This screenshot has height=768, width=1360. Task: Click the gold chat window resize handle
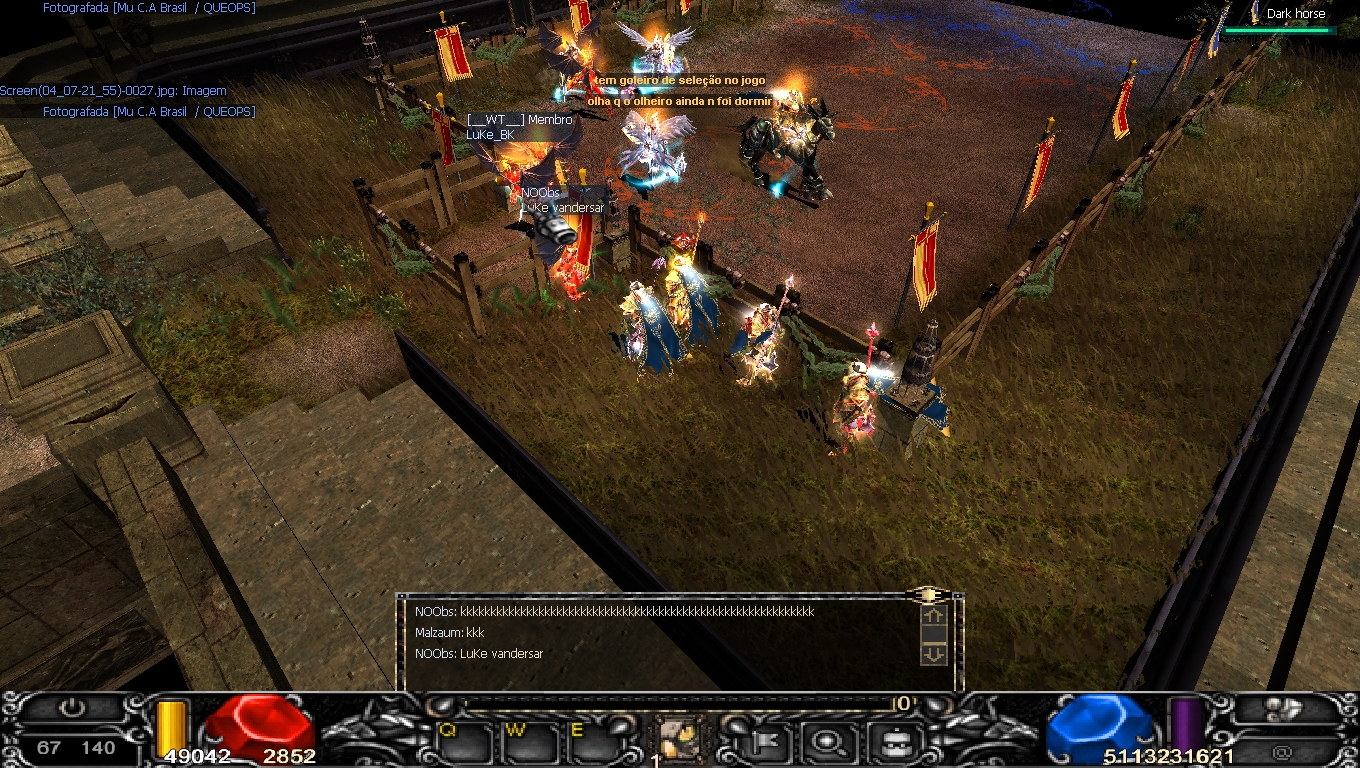coord(929,595)
